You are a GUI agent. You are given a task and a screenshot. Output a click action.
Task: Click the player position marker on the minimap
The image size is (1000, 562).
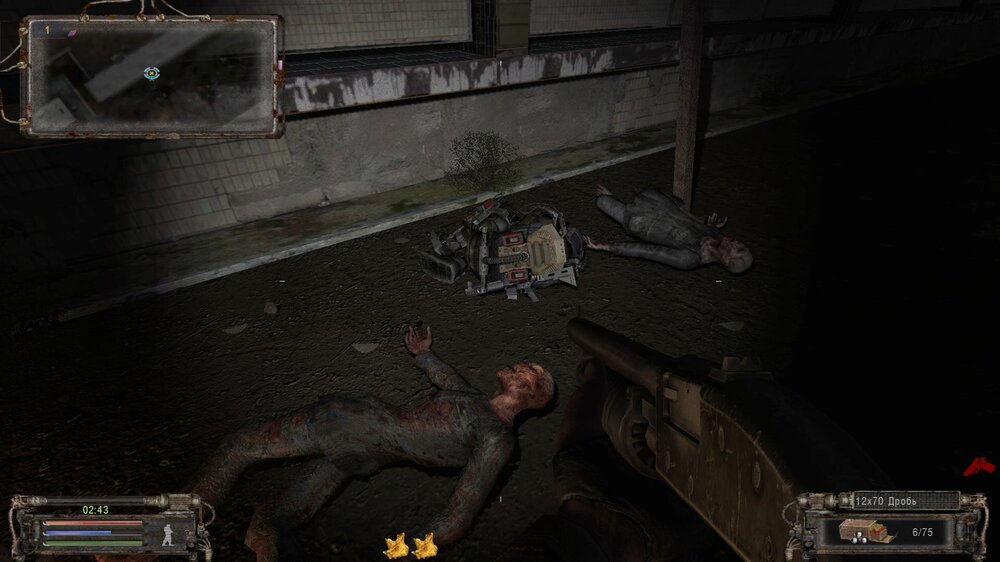click(x=151, y=73)
